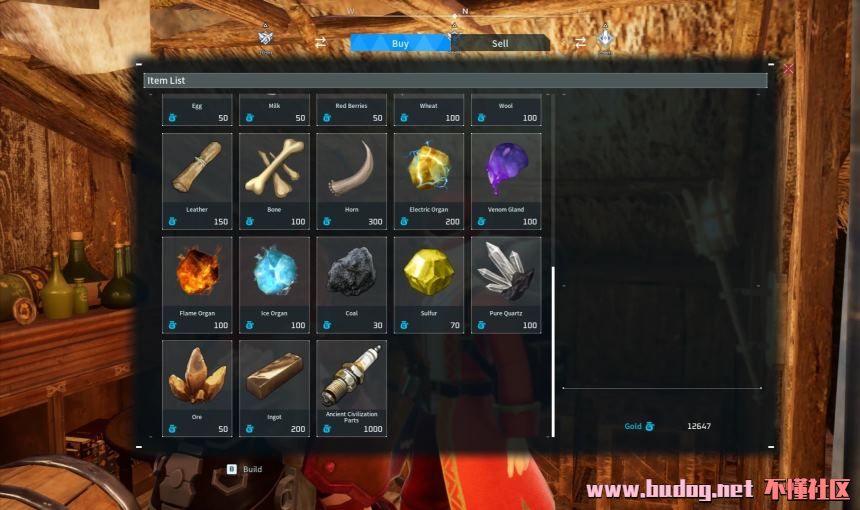Select the Electric Organ item
Screen dimensions: 860x510
pyautogui.click(x=429, y=181)
